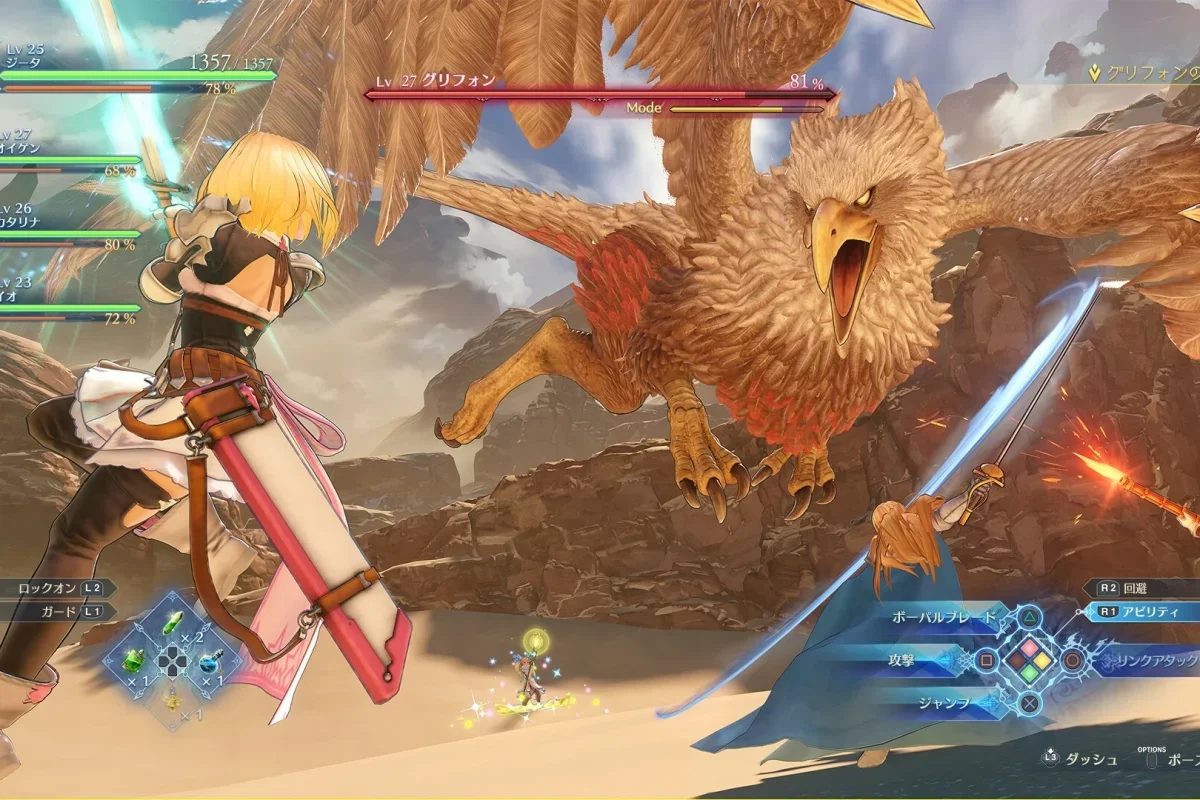
Task: Use the green crystal item with two left
Action: pos(173,626)
